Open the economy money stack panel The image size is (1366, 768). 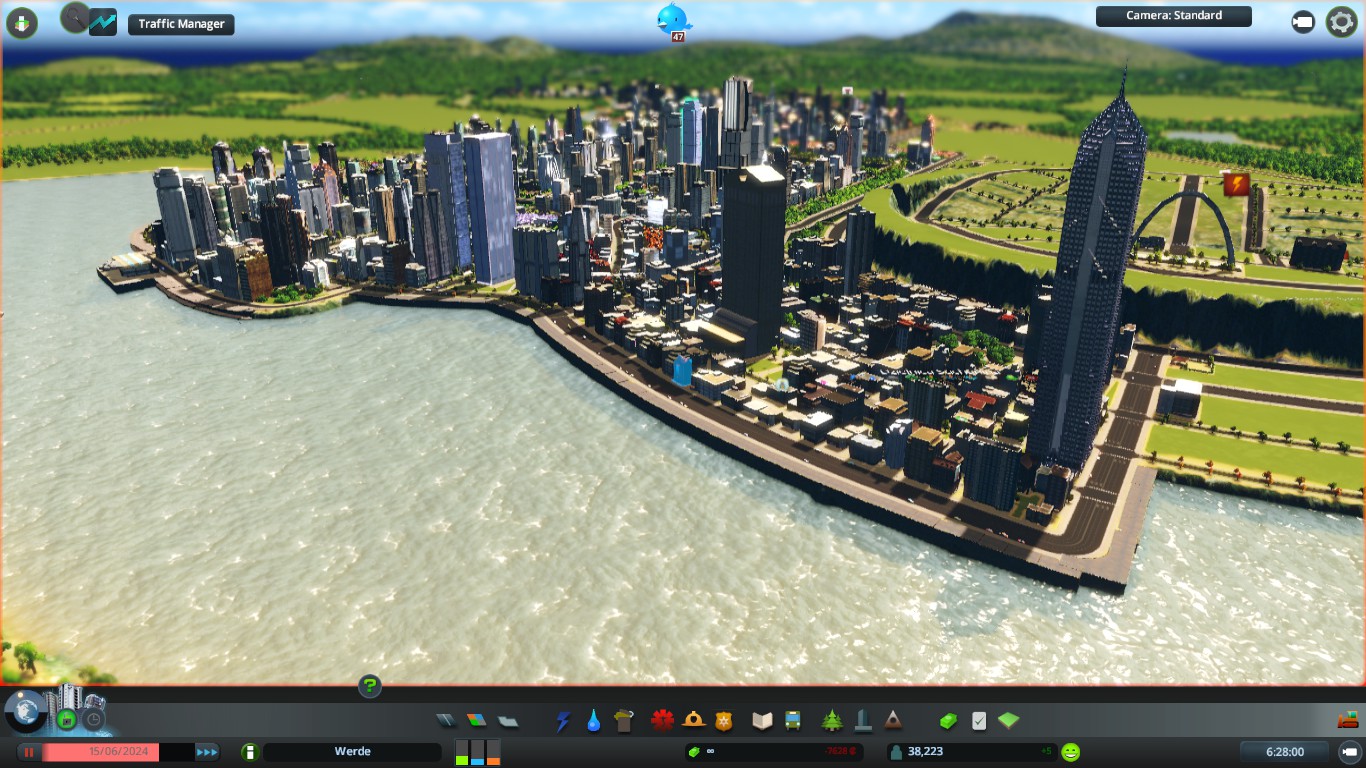click(x=948, y=720)
